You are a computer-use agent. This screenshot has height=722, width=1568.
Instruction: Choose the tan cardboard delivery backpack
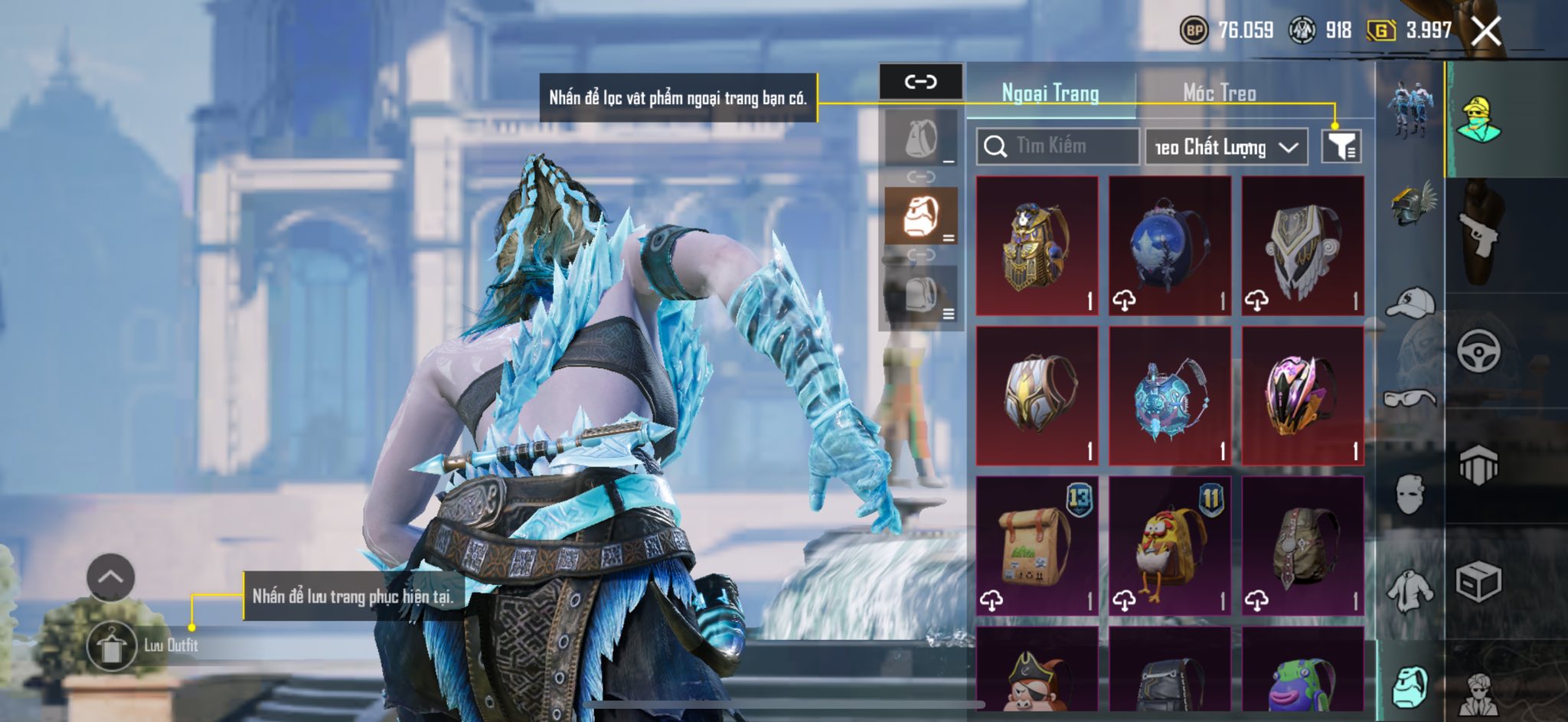click(1037, 546)
